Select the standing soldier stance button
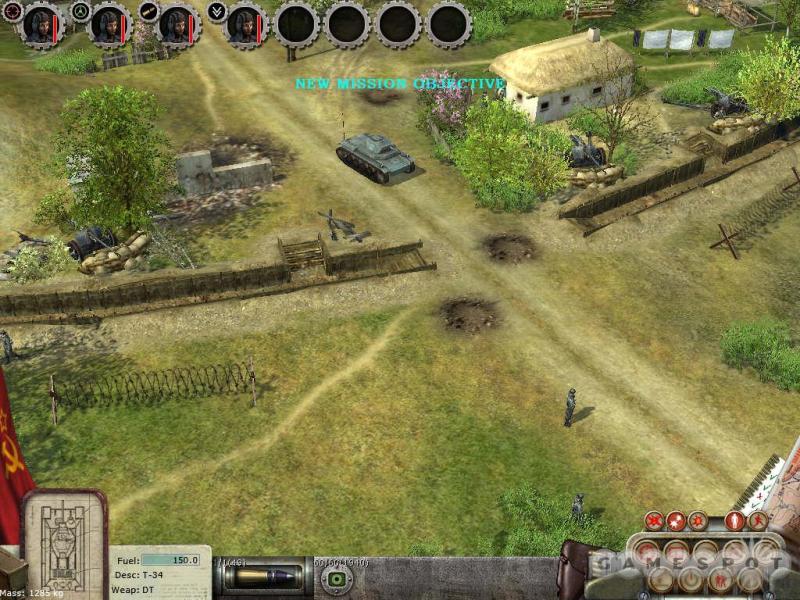The height and width of the screenshot is (600, 800). pos(735,521)
